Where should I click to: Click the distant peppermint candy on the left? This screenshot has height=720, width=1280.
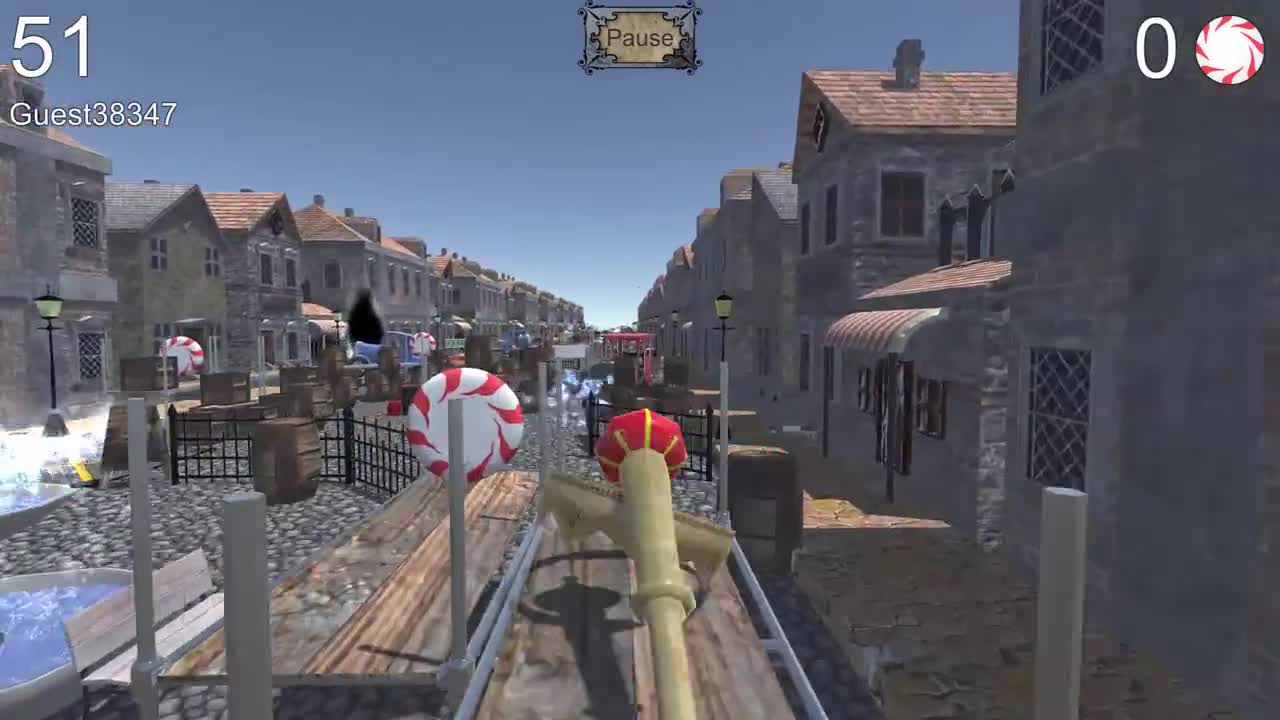coord(183,354)
